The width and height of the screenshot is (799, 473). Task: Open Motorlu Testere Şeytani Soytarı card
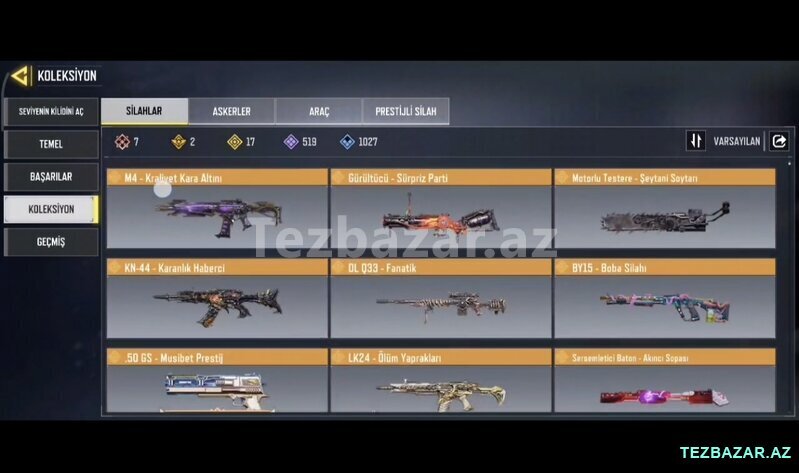(665, 208)
